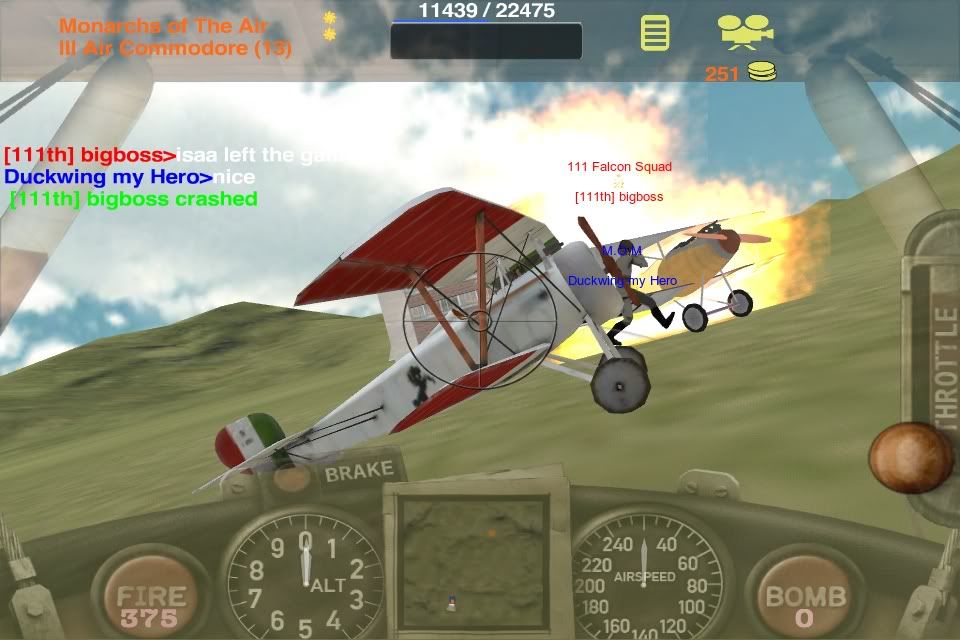Switch view with the camera icon
The image size is (960, 640).
click(747, 31)
